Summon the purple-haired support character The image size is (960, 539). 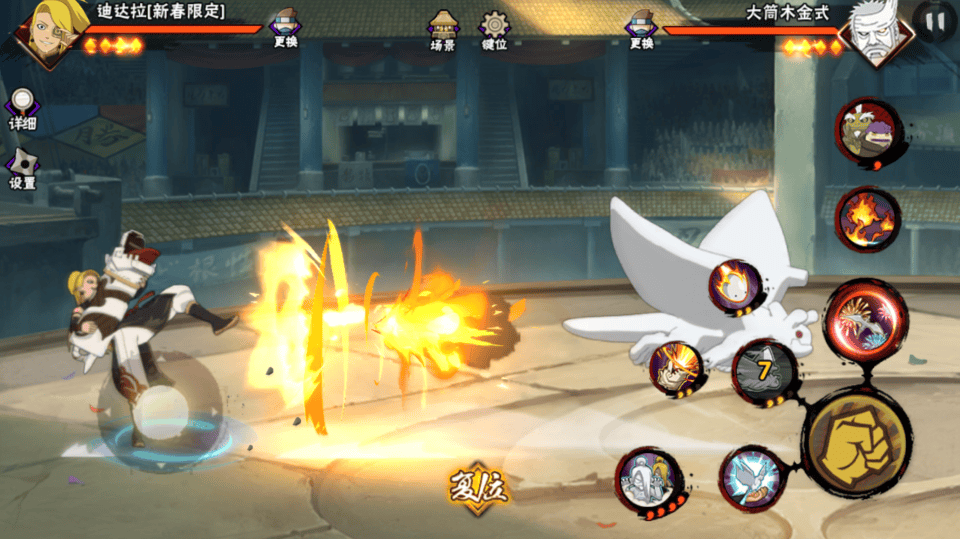coord(866,132)
